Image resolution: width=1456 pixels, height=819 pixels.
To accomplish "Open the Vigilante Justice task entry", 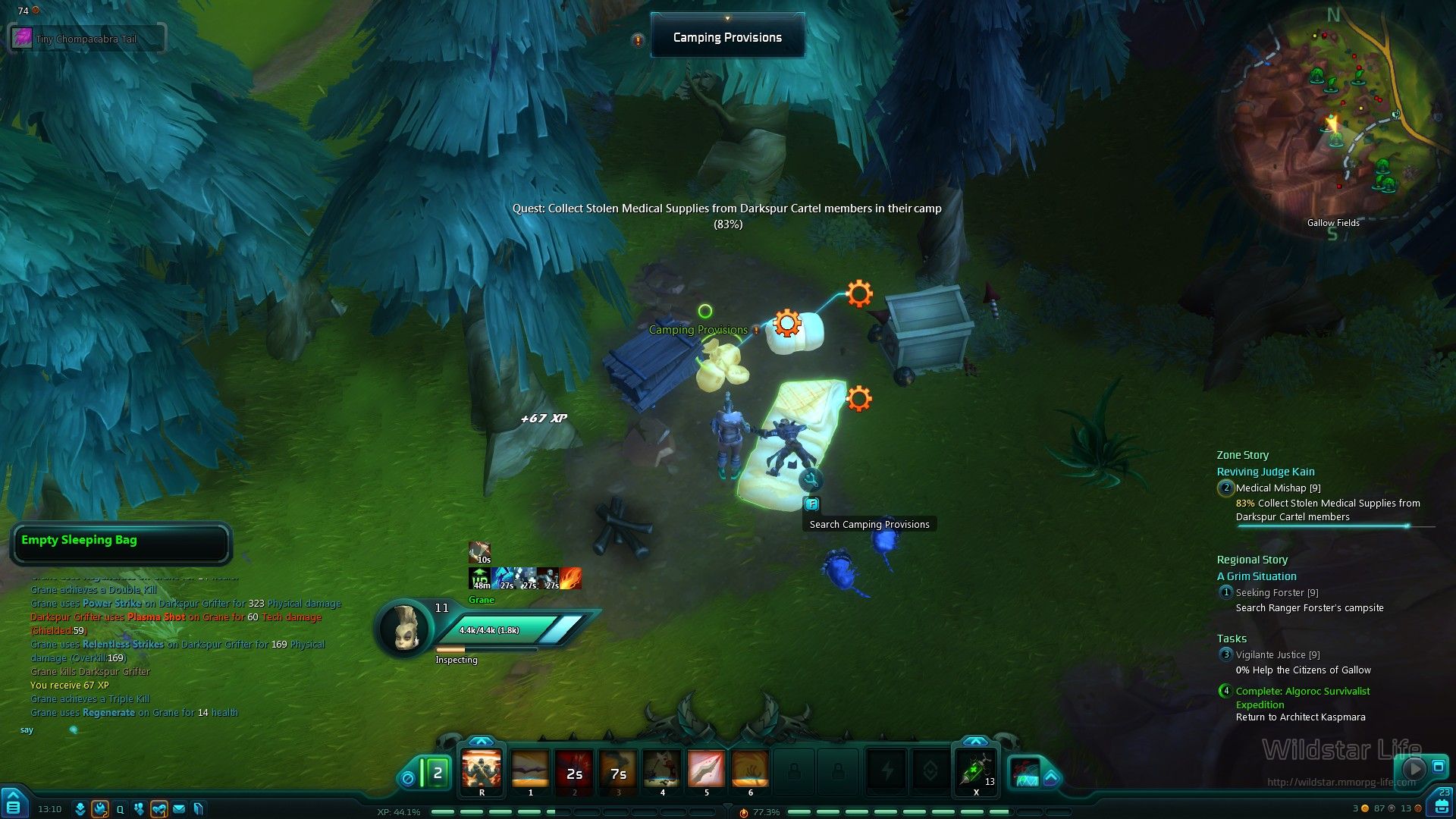I will [1277, 655].
